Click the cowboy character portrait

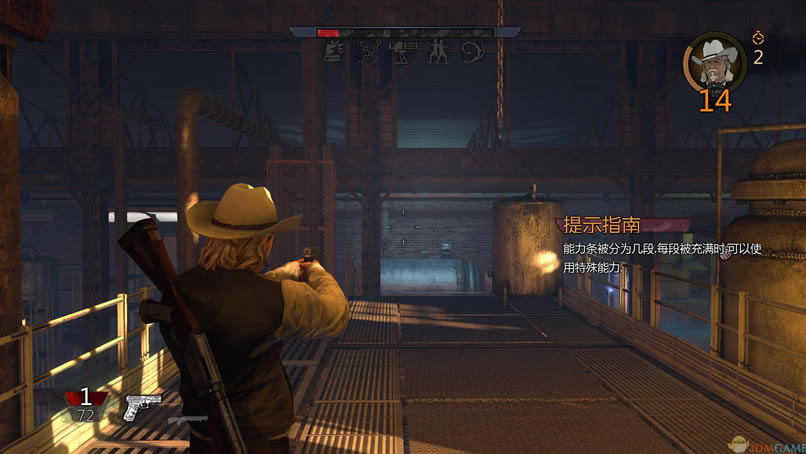click(713, 60)
